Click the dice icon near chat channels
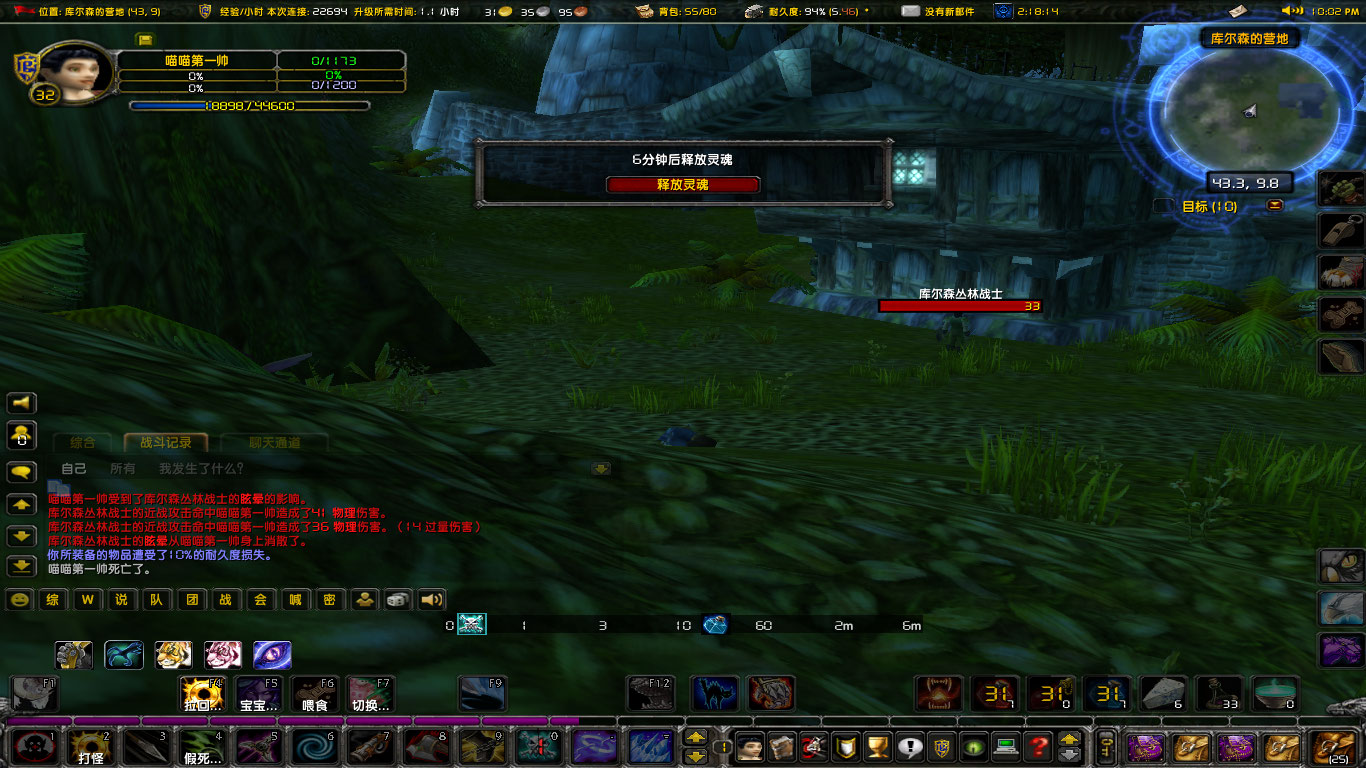1366x768 pixels. click(x=395, y=599)
